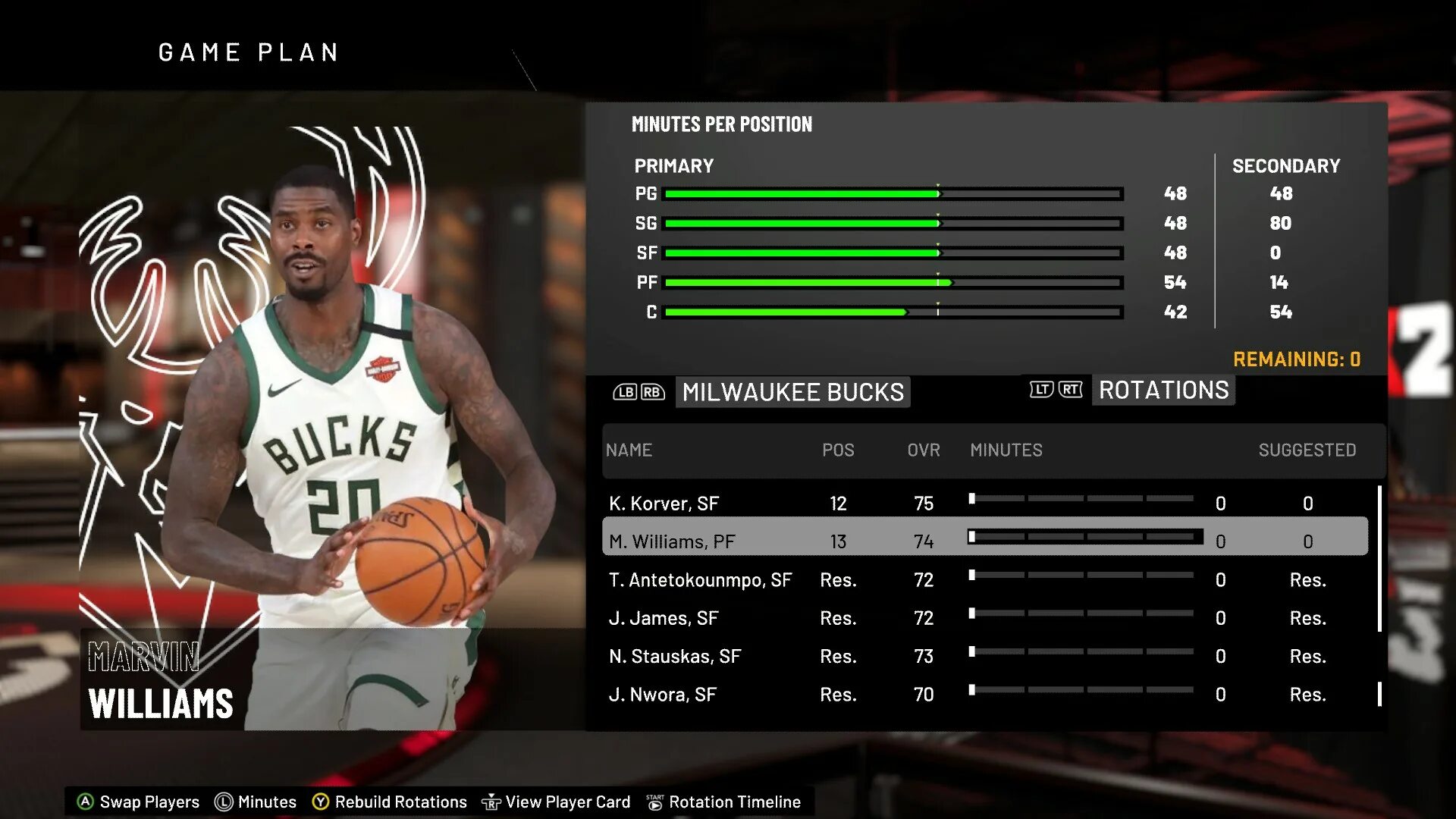Adjust M. Williams minutes slider
1456x819 pixels.
[1084, 537]
